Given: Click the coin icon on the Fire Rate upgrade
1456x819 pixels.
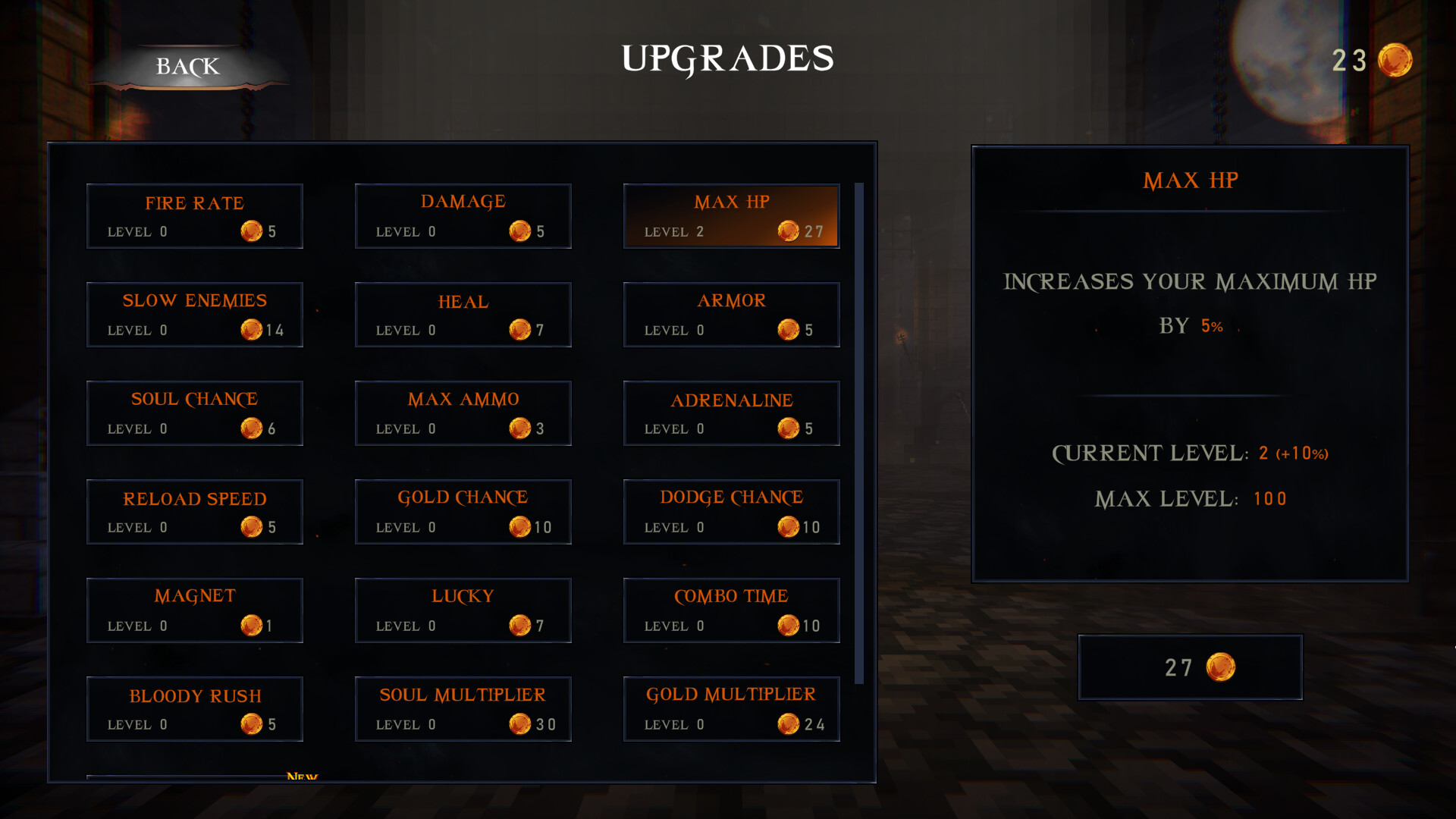Looking at the screenshot, I should tap(253, 231).
